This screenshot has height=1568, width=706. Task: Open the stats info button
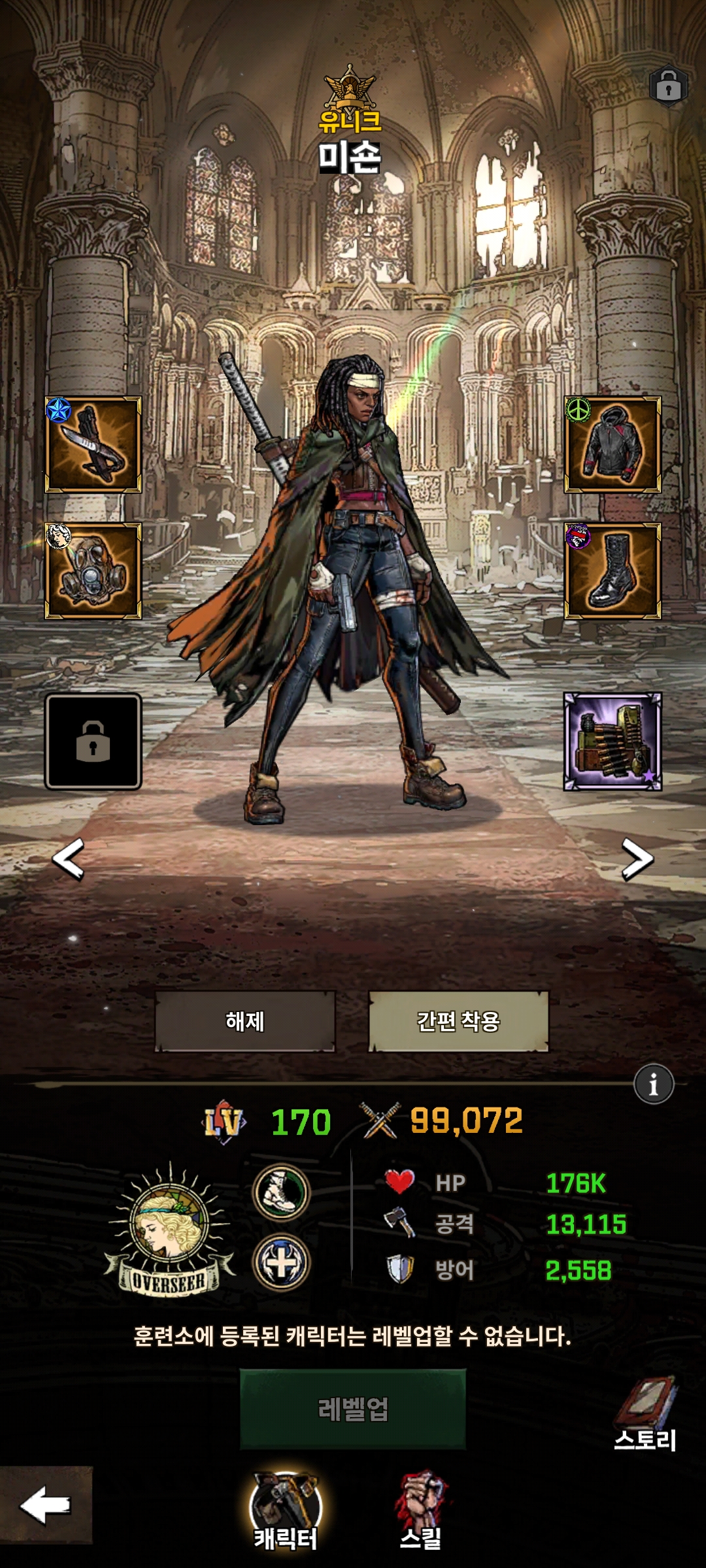coord(653,1085)
